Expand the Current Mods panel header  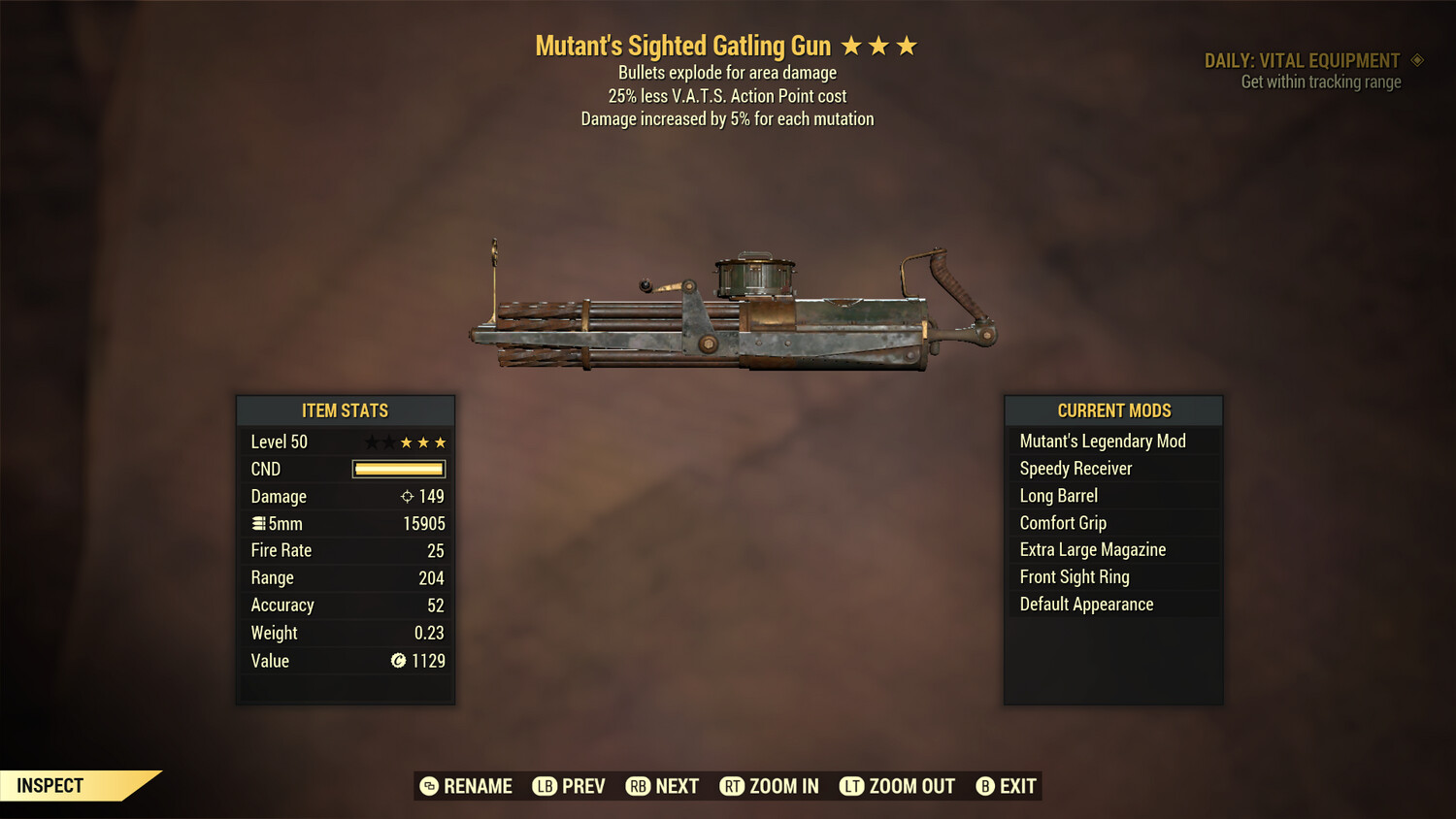tap(1112, 410)
